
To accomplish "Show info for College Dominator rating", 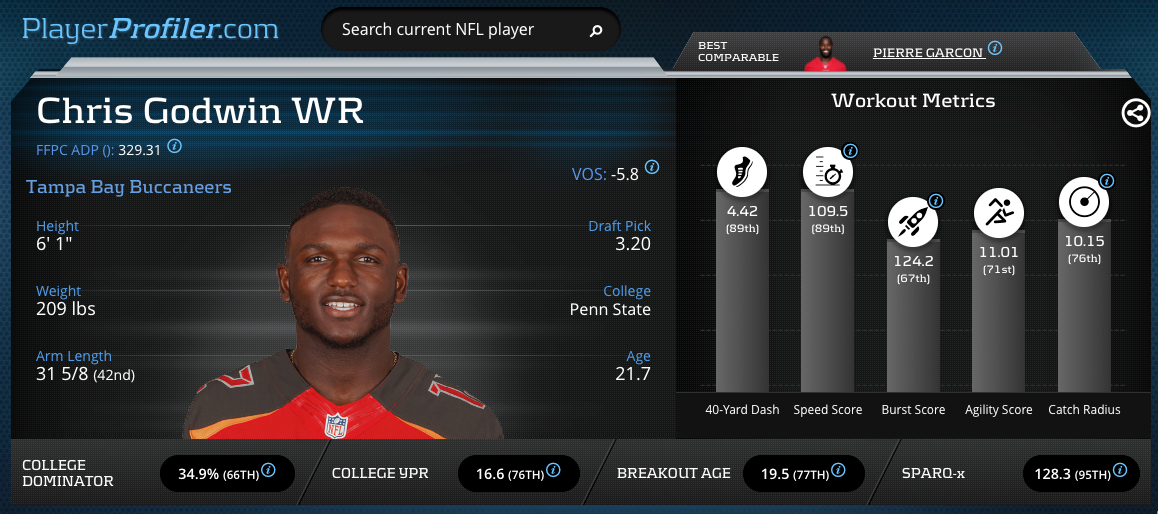I will coord(269,471).
